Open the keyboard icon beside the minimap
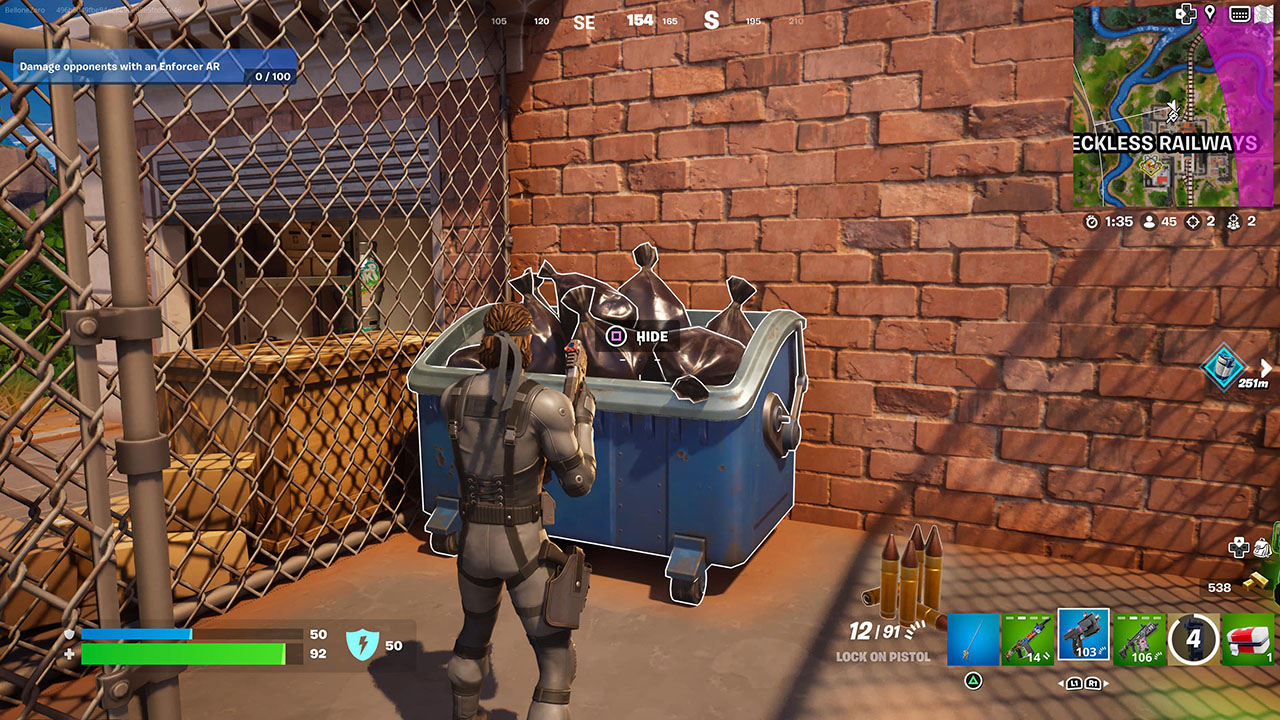Viewport: 1280px width, 720px height. click(x=1240, y=13)
